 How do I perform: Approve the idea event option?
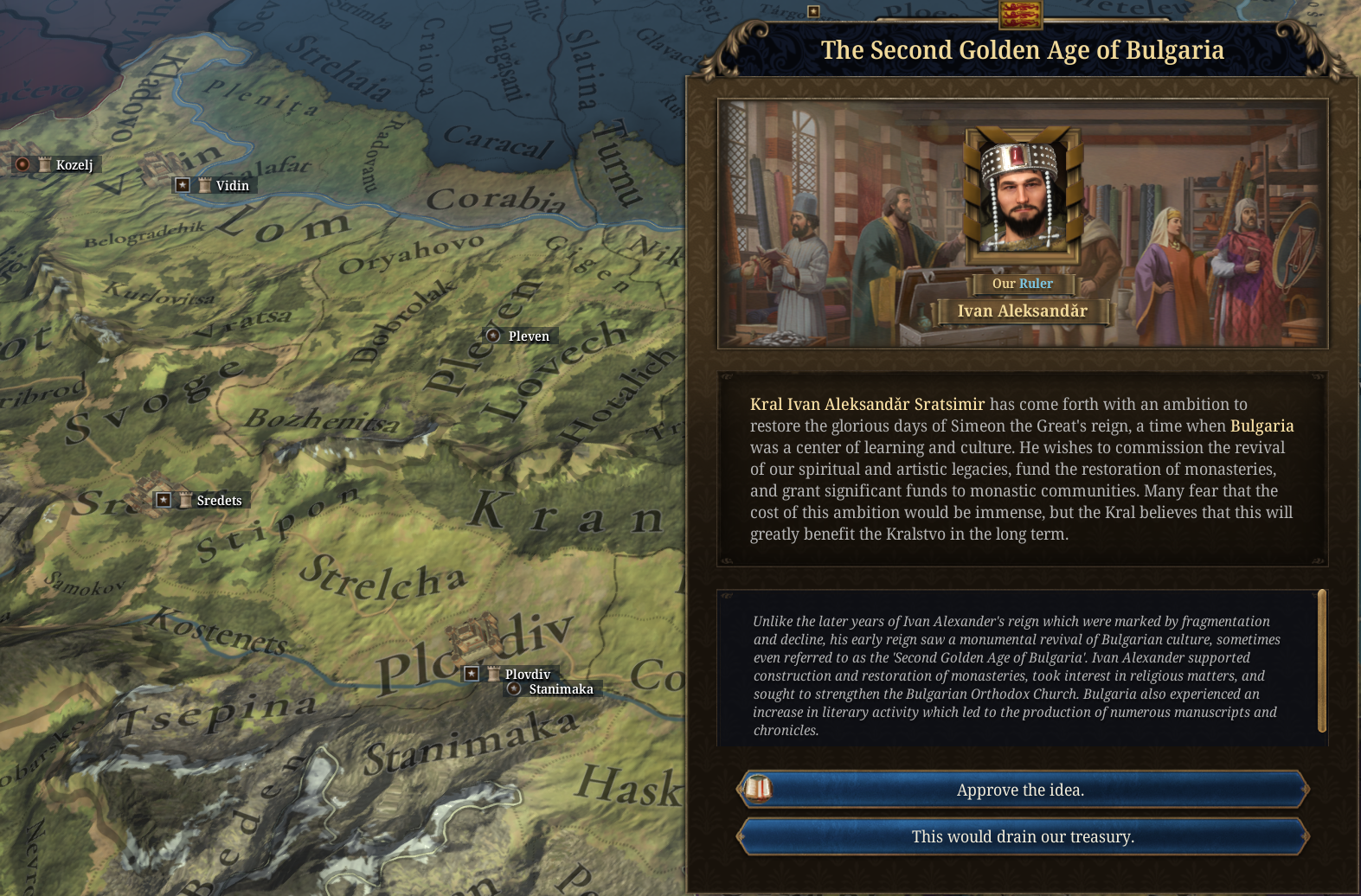1021,790
